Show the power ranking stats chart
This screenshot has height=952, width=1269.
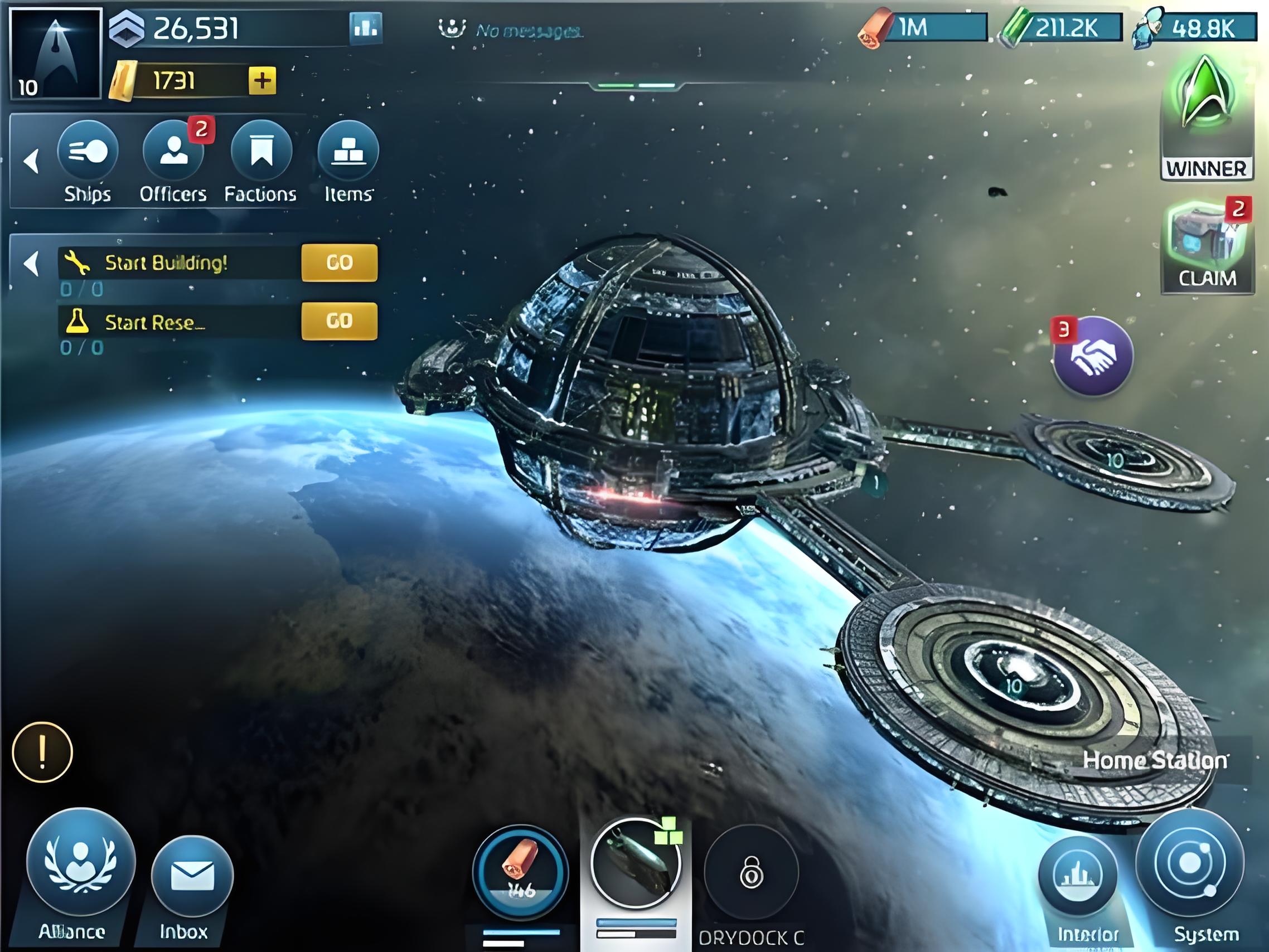tap(365, 27)
